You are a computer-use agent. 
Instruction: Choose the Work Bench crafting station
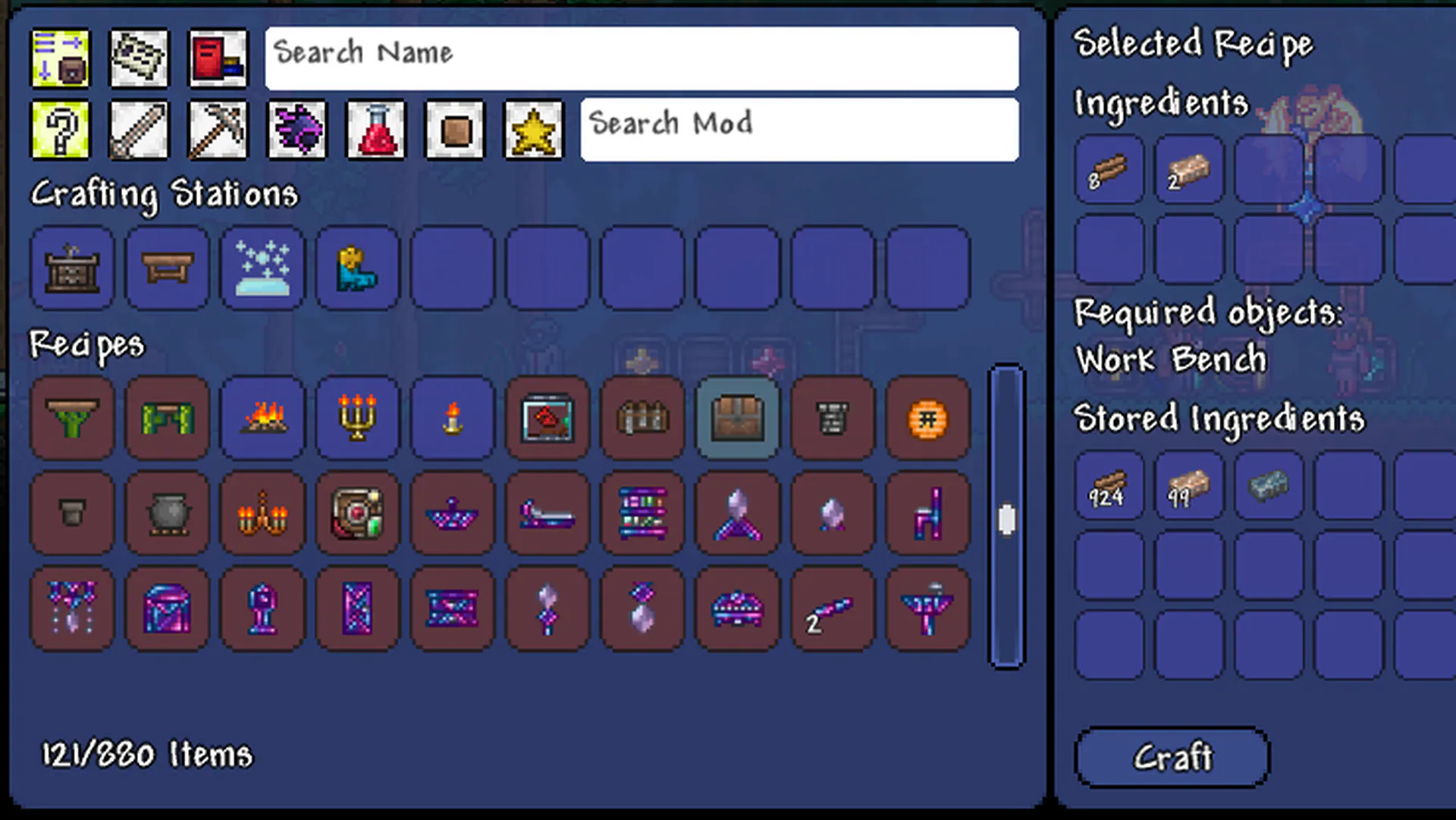(x=168, y=268)
